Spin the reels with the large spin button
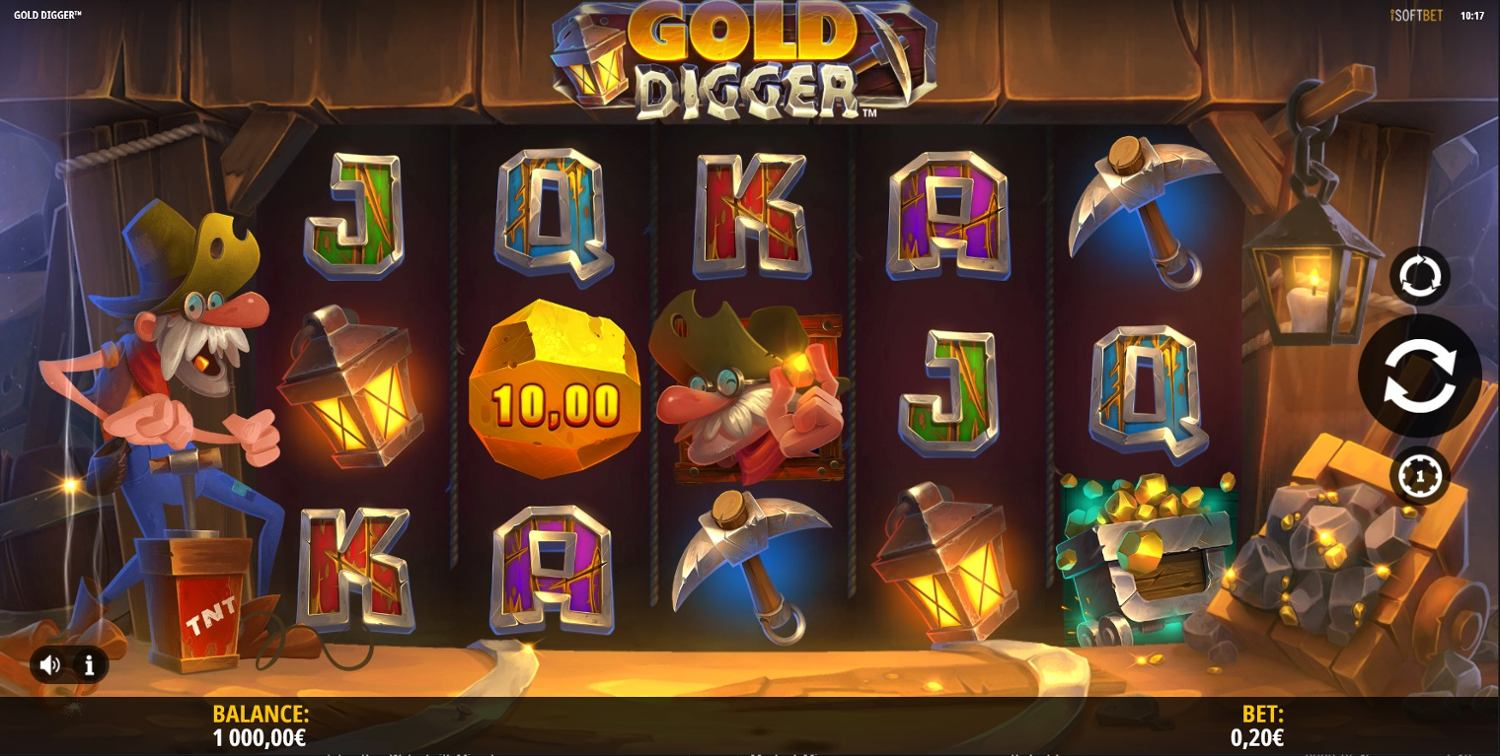Image resolution: width=1500 pixels, height=756 pixels. tap(1419, 375)
